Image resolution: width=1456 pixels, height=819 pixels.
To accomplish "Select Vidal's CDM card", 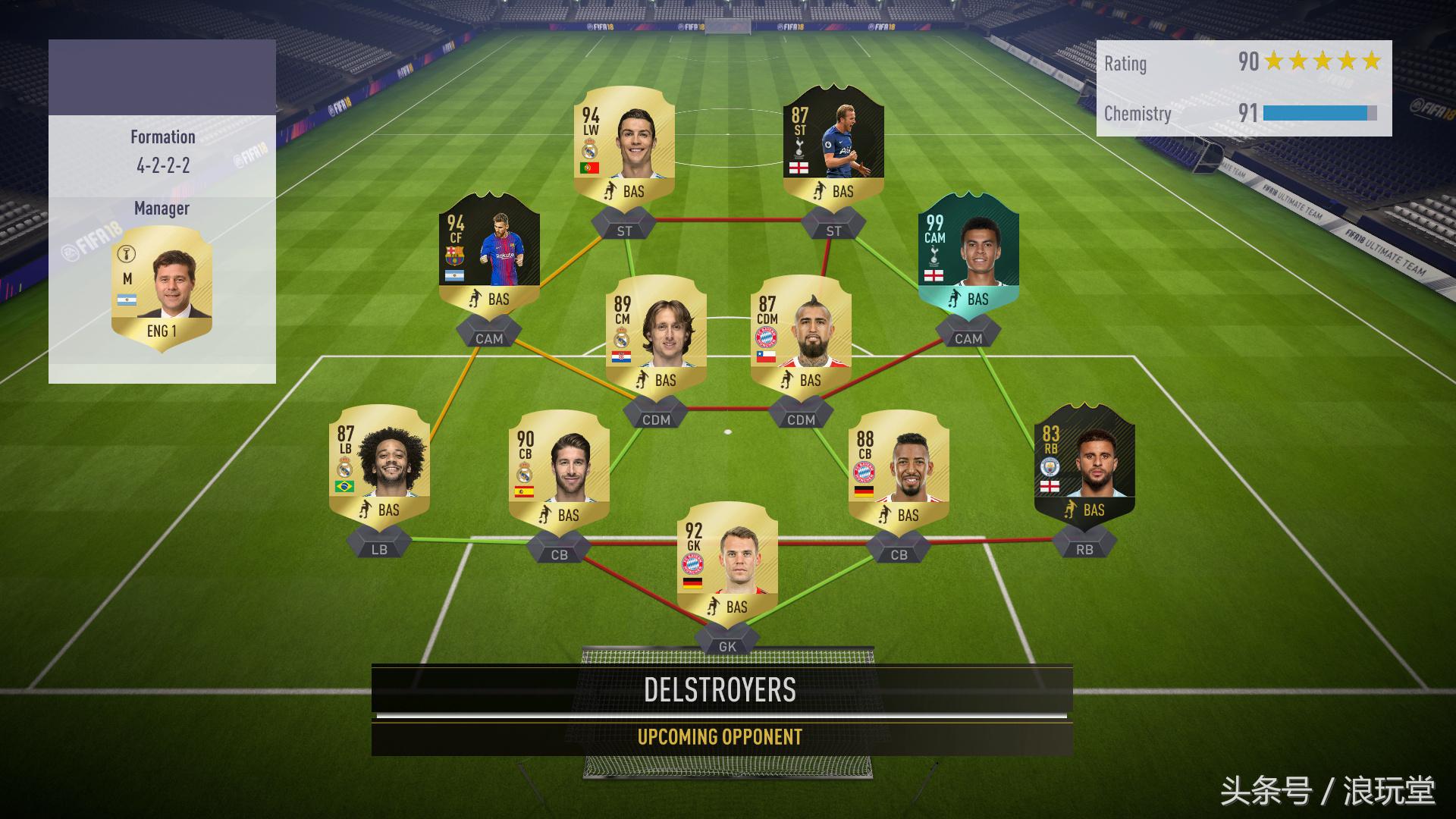I will [x=806, y=334].
